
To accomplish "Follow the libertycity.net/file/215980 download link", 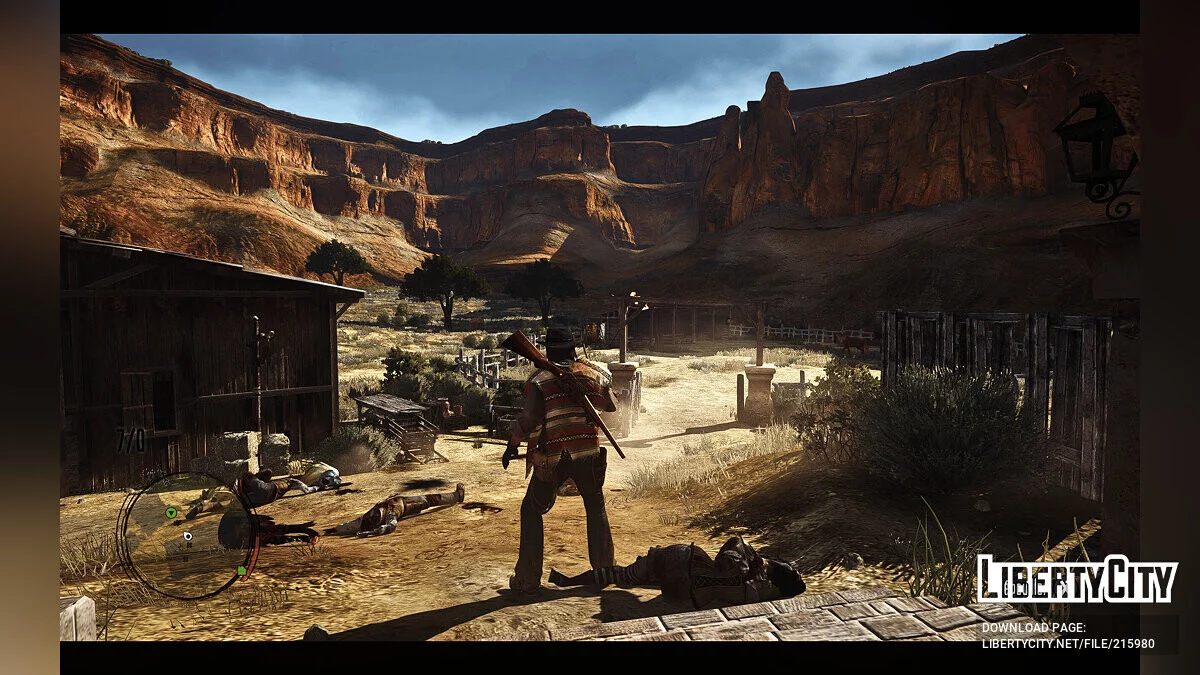I will [1068, 644].
